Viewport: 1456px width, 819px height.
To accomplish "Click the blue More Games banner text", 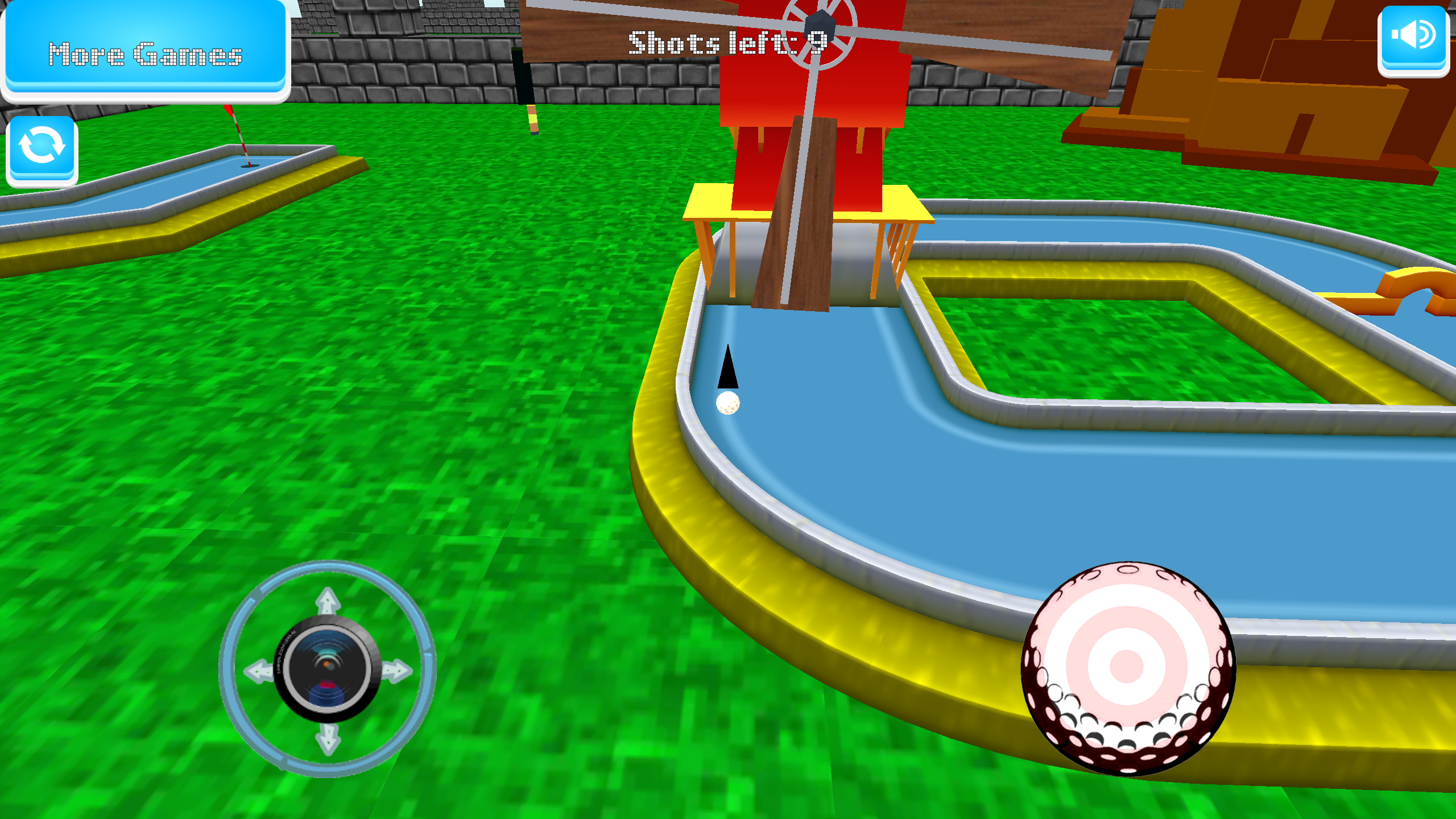I will tap(144, 54).
